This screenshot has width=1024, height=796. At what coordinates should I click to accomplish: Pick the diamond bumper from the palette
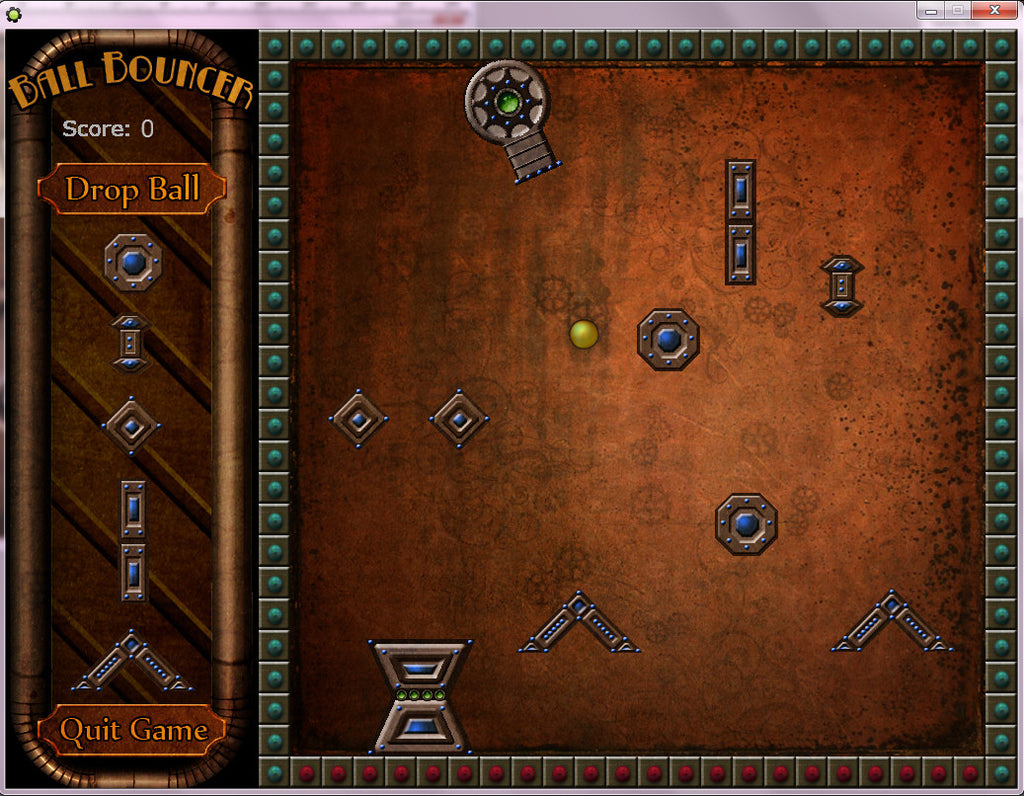[x=131, y=426]
